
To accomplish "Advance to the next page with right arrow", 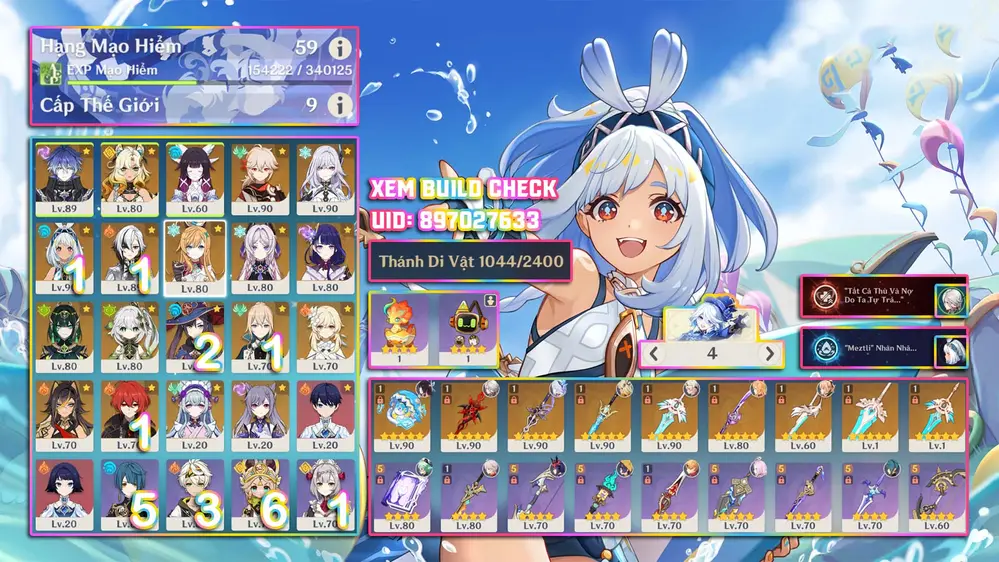I will tap(769, 353).
